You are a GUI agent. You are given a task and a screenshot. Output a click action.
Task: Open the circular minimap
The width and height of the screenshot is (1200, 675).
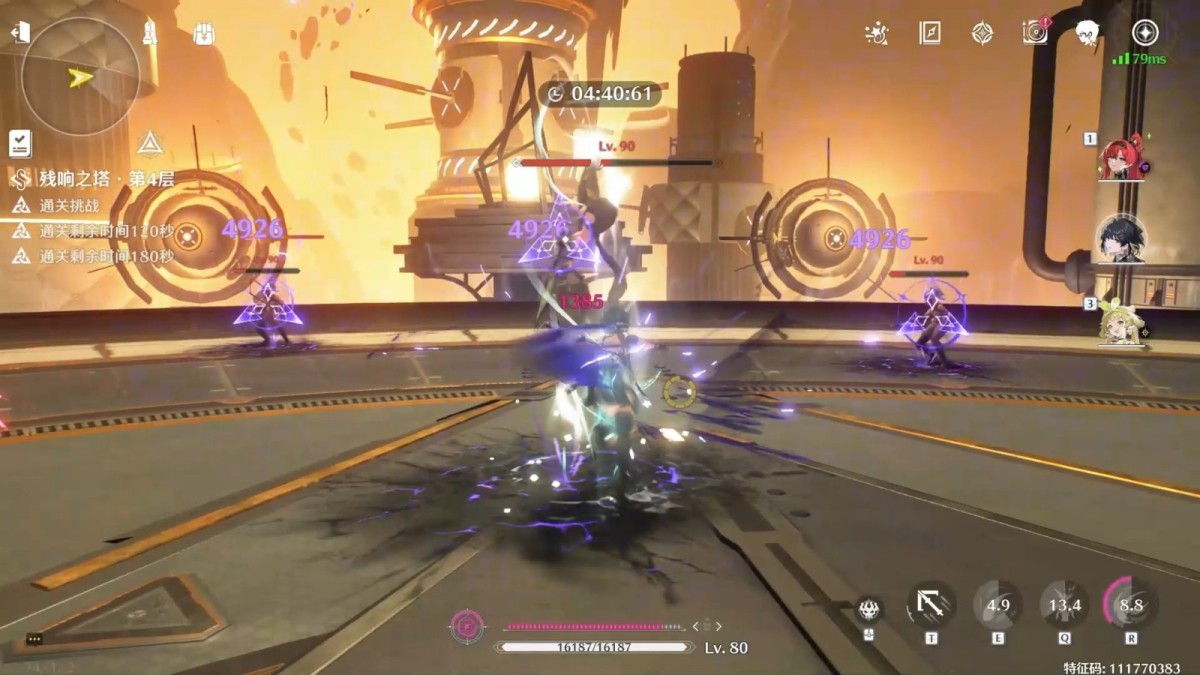coord(80,77)
